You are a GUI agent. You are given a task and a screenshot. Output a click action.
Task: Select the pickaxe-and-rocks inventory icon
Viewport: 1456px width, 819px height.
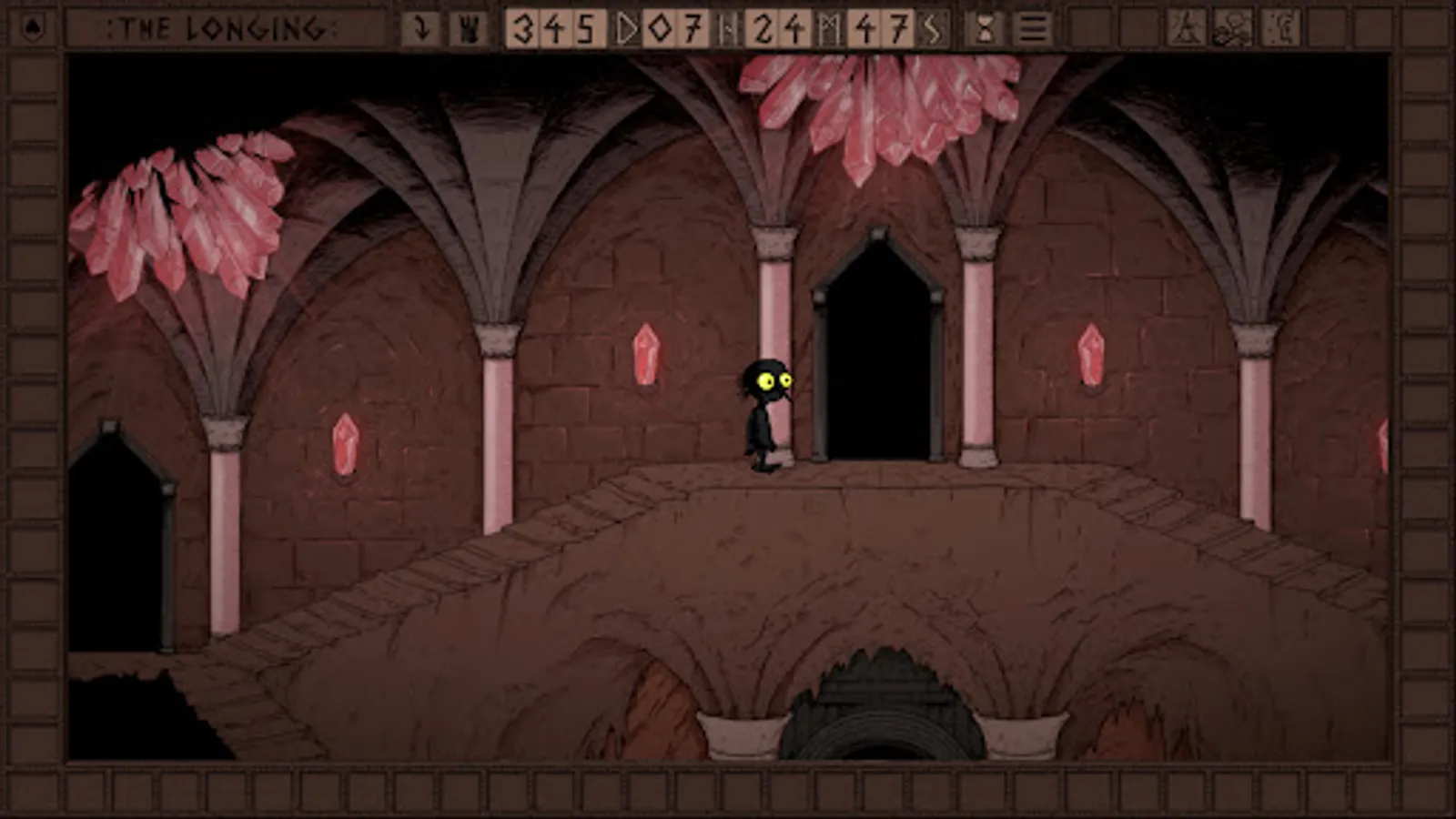tap(1230, 25)
